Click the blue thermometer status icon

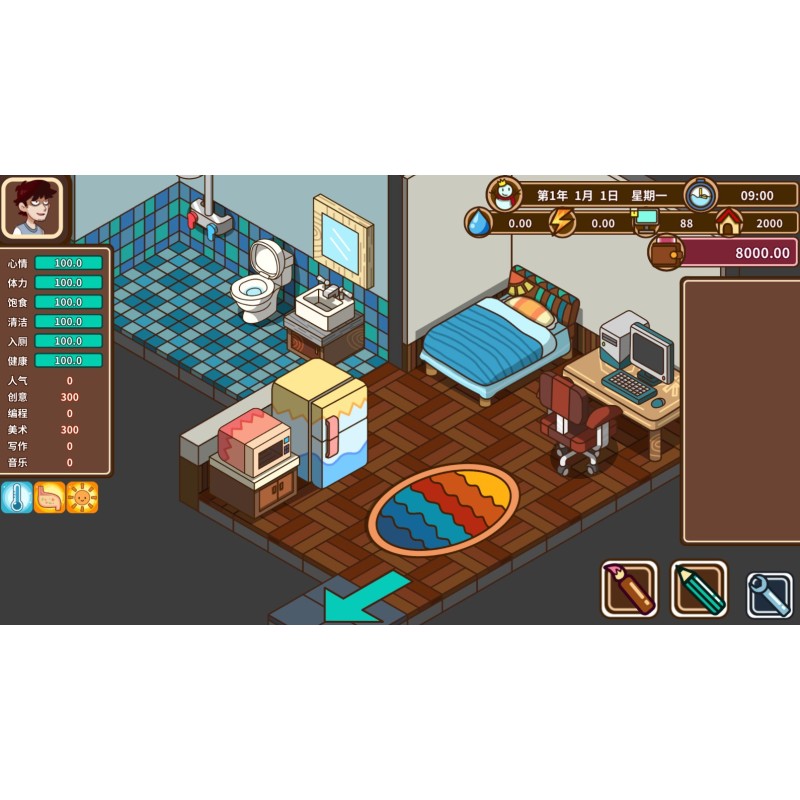[x=16, y=497]
